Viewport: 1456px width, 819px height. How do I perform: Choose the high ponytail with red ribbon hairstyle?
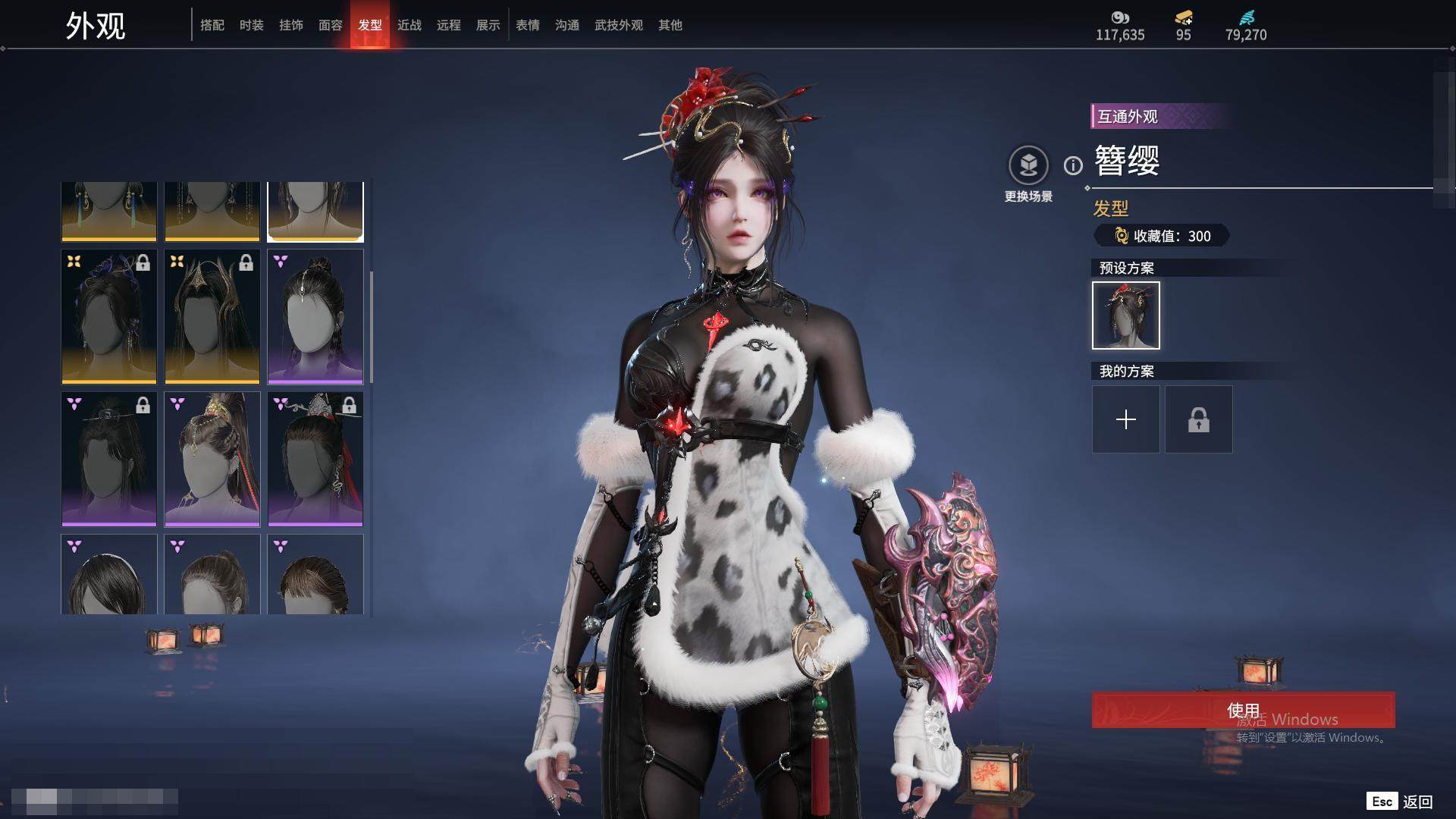(x=212, y=458)
